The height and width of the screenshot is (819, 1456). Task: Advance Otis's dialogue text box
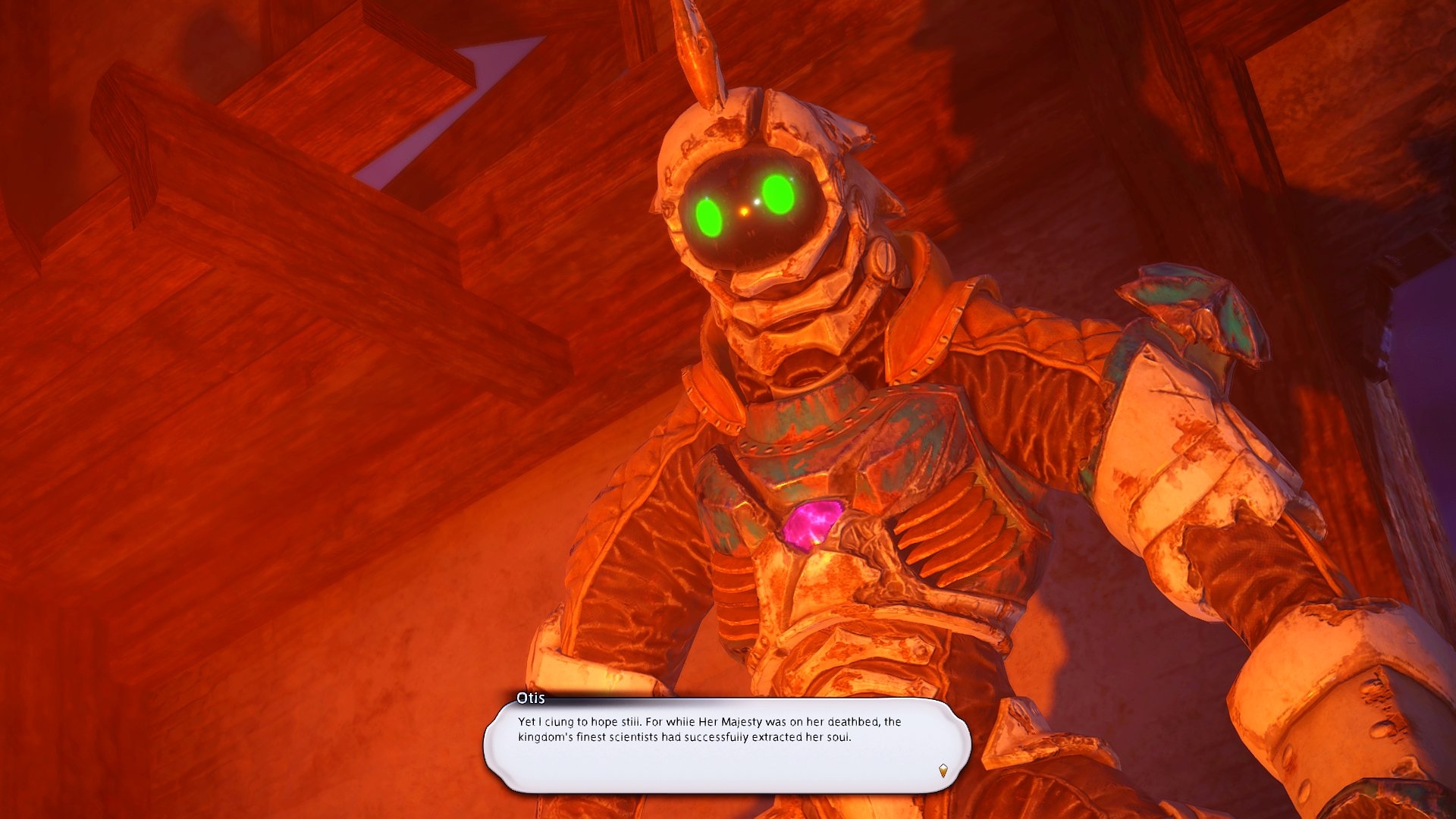click(726, 745)
